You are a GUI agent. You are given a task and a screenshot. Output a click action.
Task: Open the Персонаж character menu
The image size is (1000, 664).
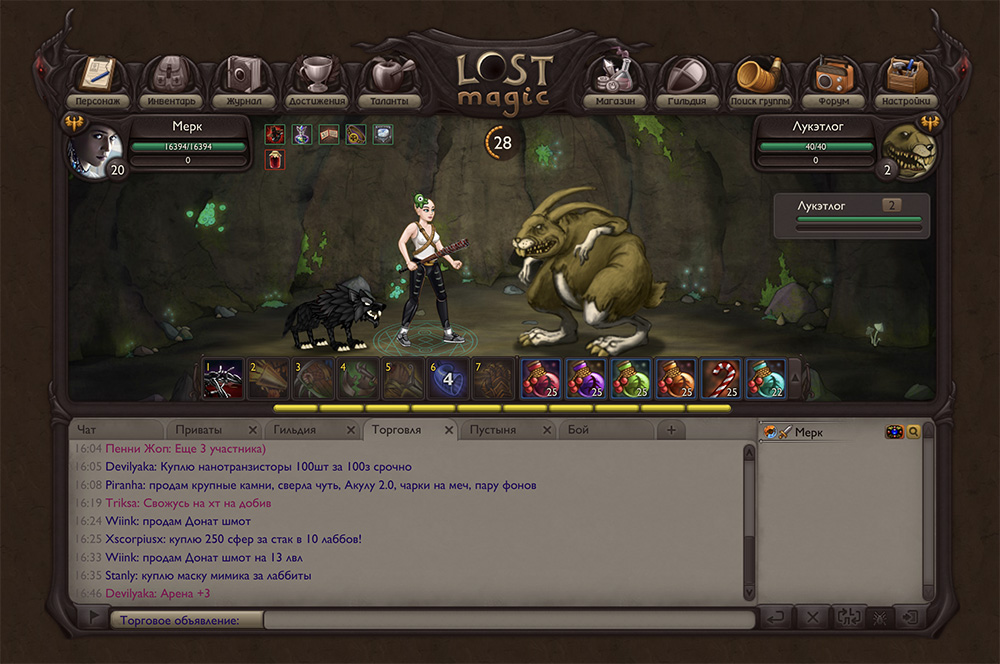pos(97,80)
